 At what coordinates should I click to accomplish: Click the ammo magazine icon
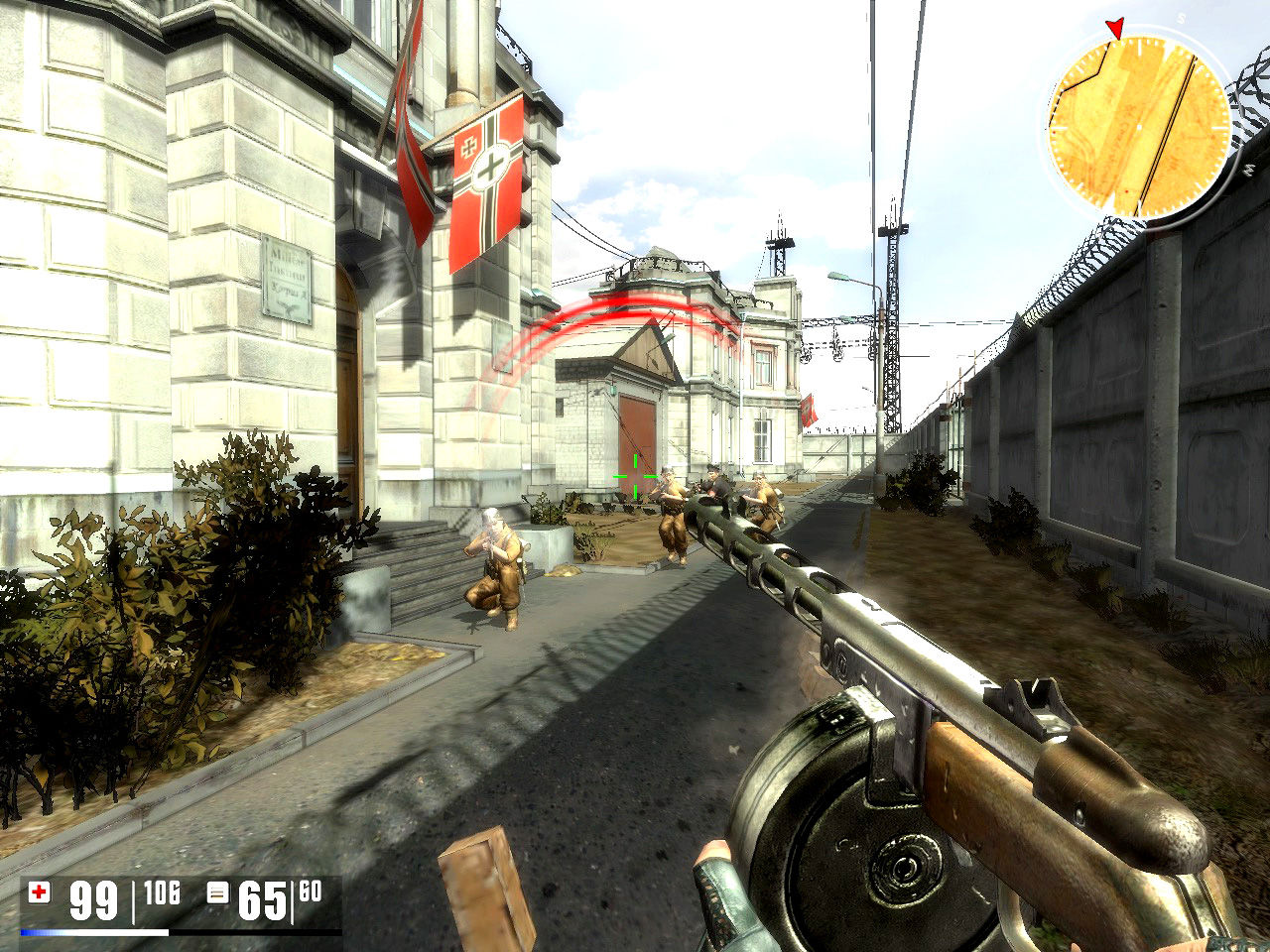coord(217,892)
